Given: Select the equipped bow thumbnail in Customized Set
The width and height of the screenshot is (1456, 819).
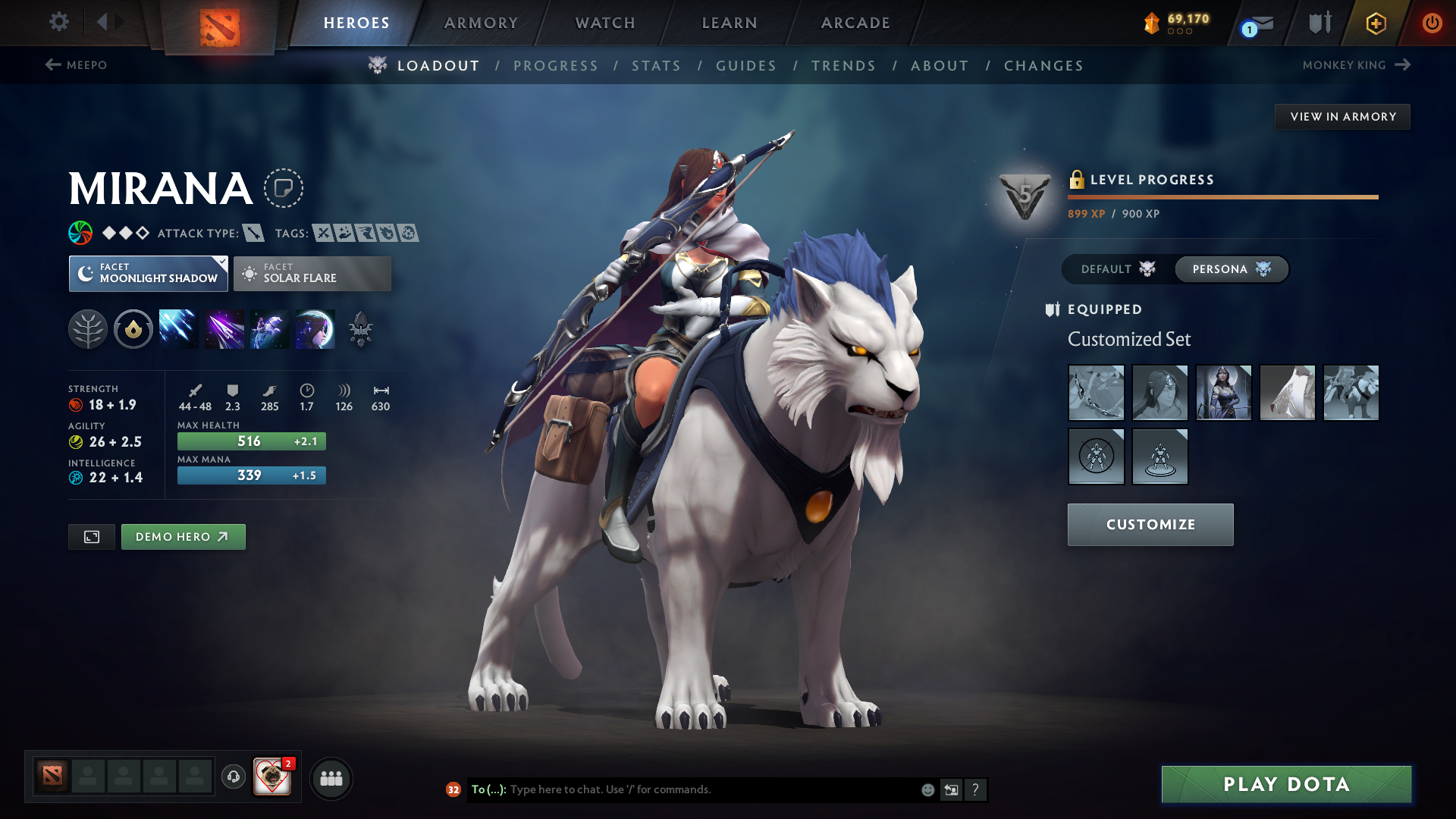Looking at the screenshot, I should tap(1096, 393).
